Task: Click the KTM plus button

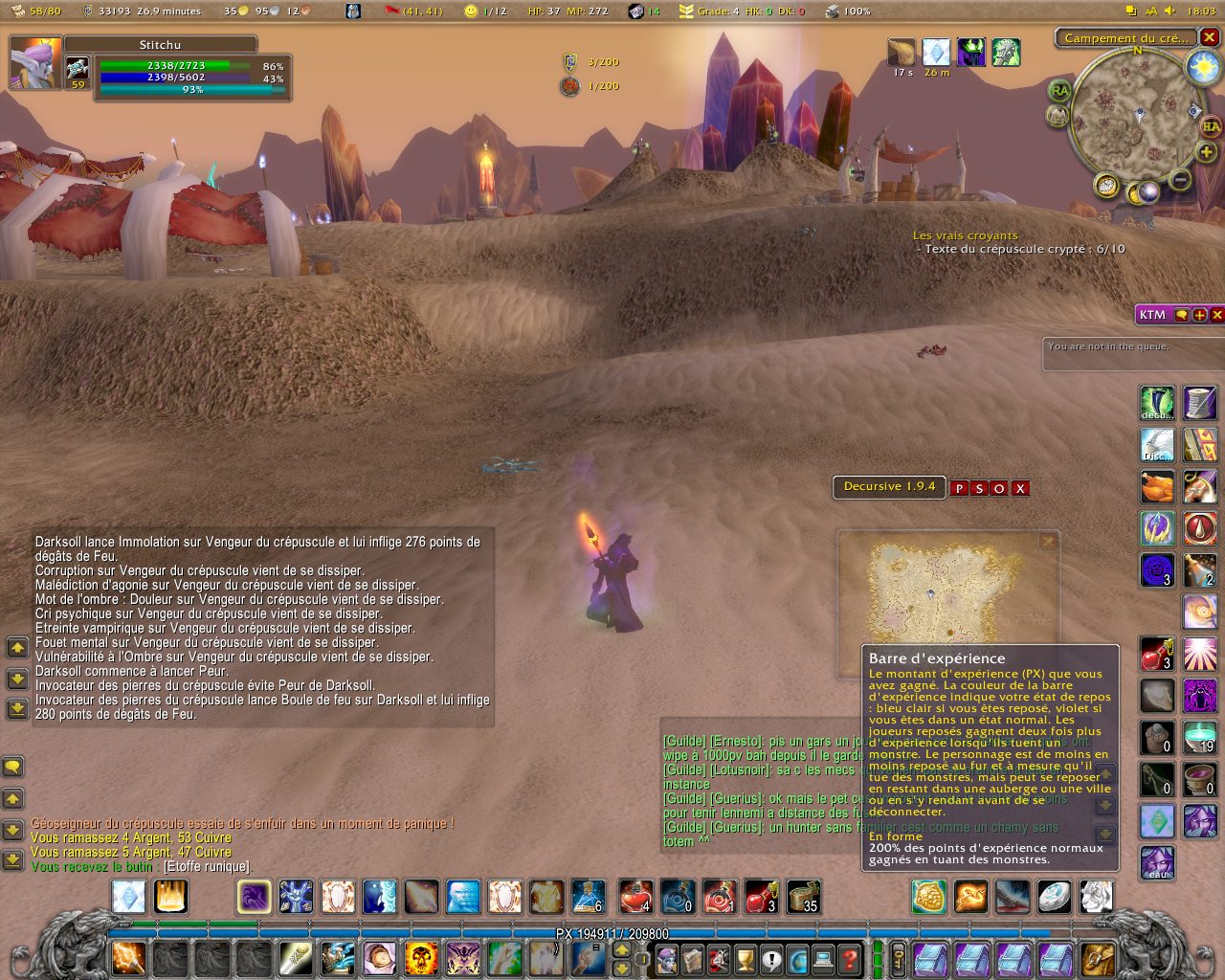Action: click(1199, 315)
